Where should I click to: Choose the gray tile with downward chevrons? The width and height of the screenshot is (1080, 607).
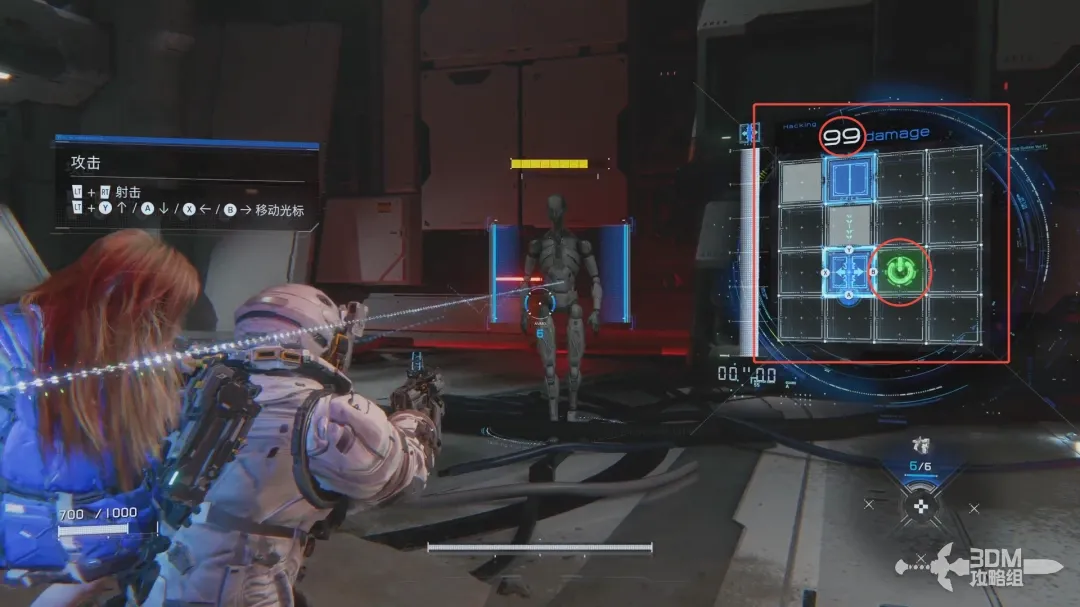tap(850, 224)
